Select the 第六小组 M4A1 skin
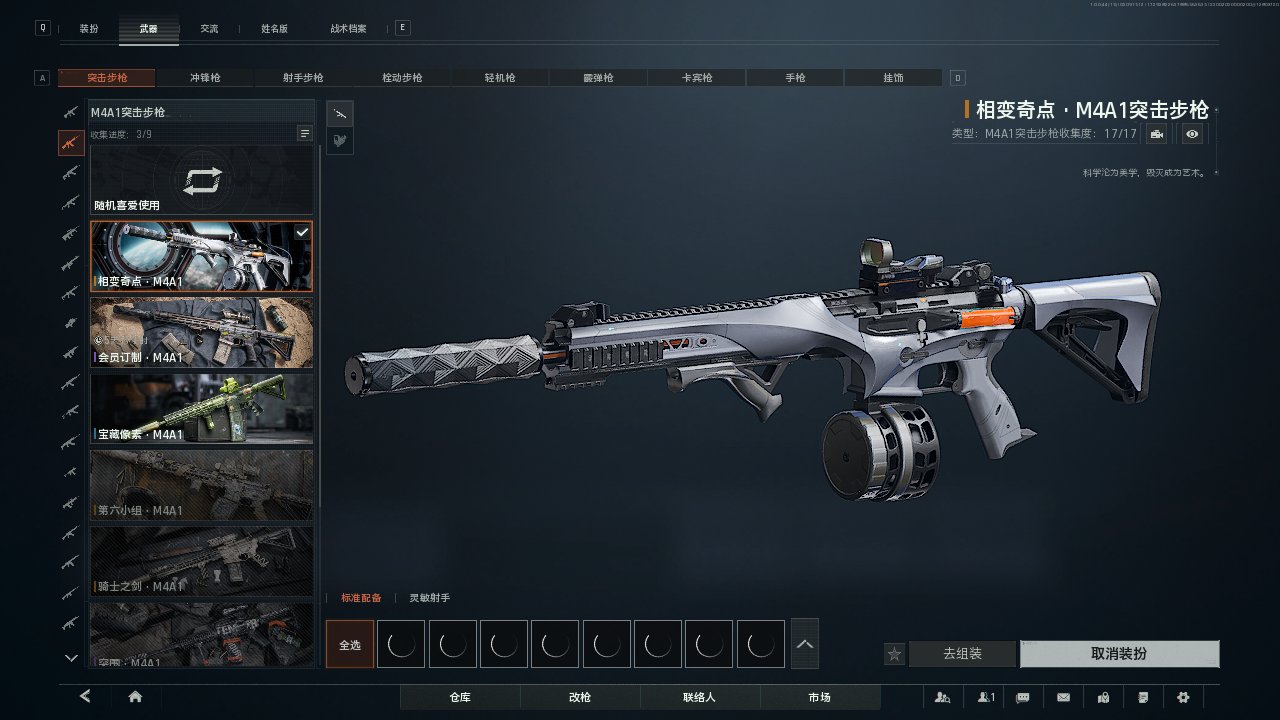The width and height of the screenshot is (1280, 720). tap(202, 485)
